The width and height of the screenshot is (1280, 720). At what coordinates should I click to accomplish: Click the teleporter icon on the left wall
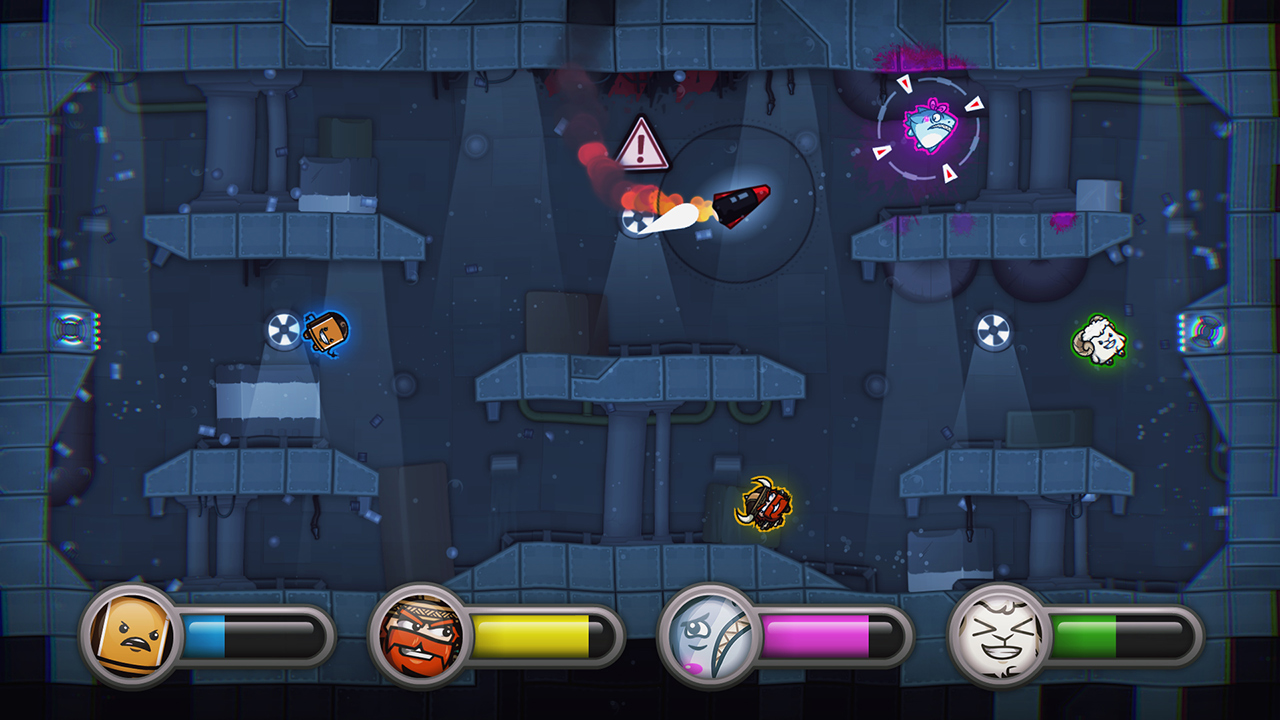tap(68, 330)
